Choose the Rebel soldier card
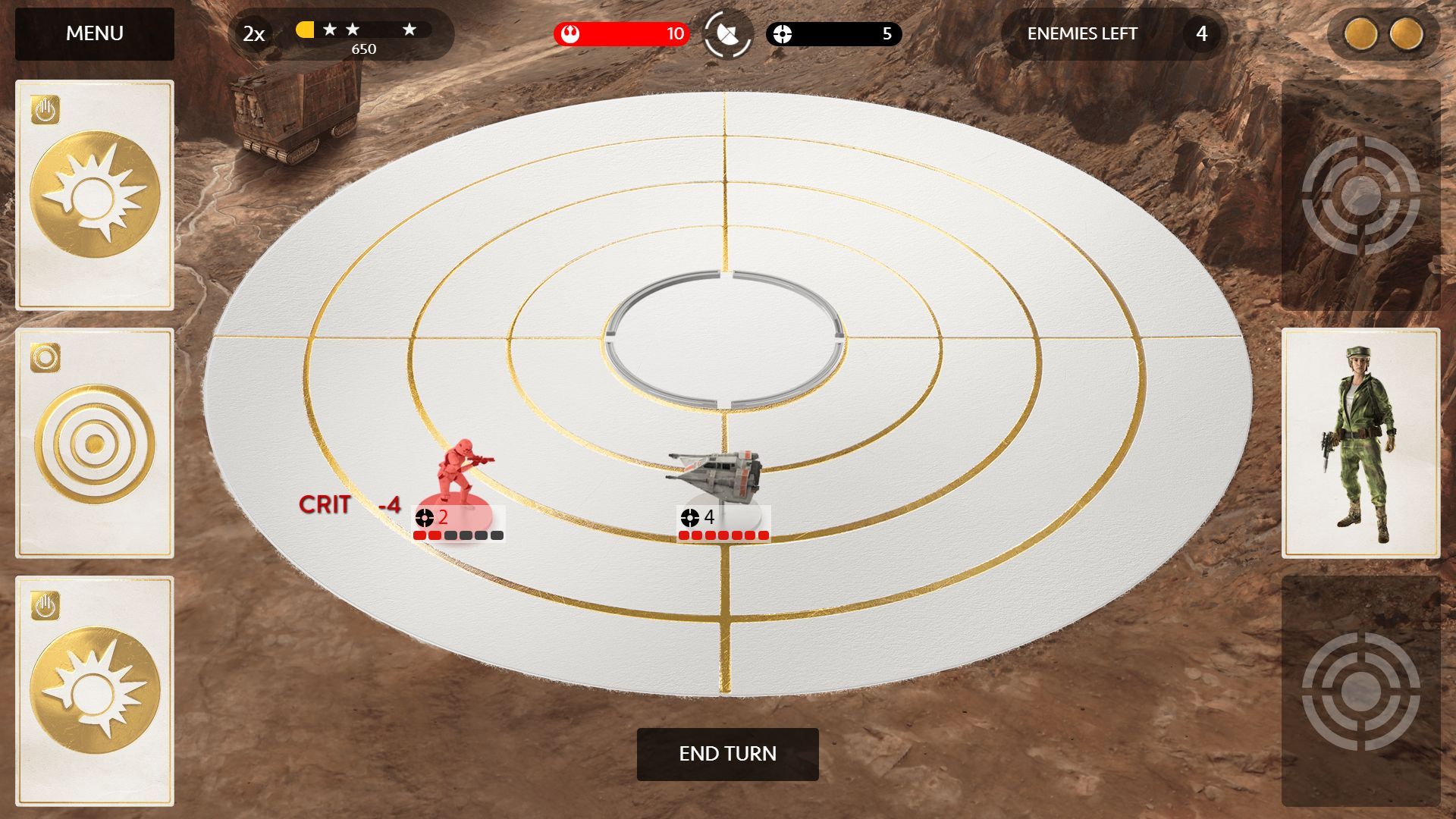 click(1360, 444)
